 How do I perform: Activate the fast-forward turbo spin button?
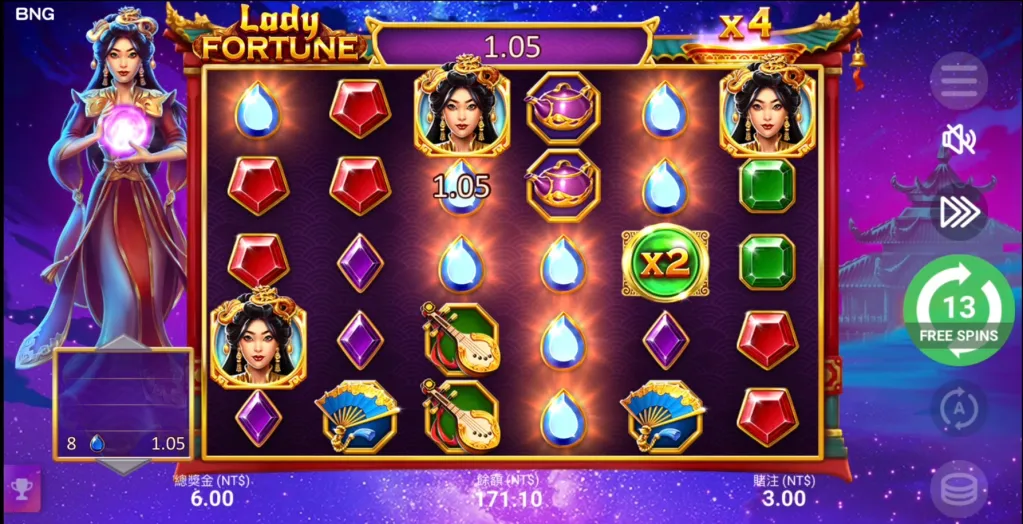point(959,211)
